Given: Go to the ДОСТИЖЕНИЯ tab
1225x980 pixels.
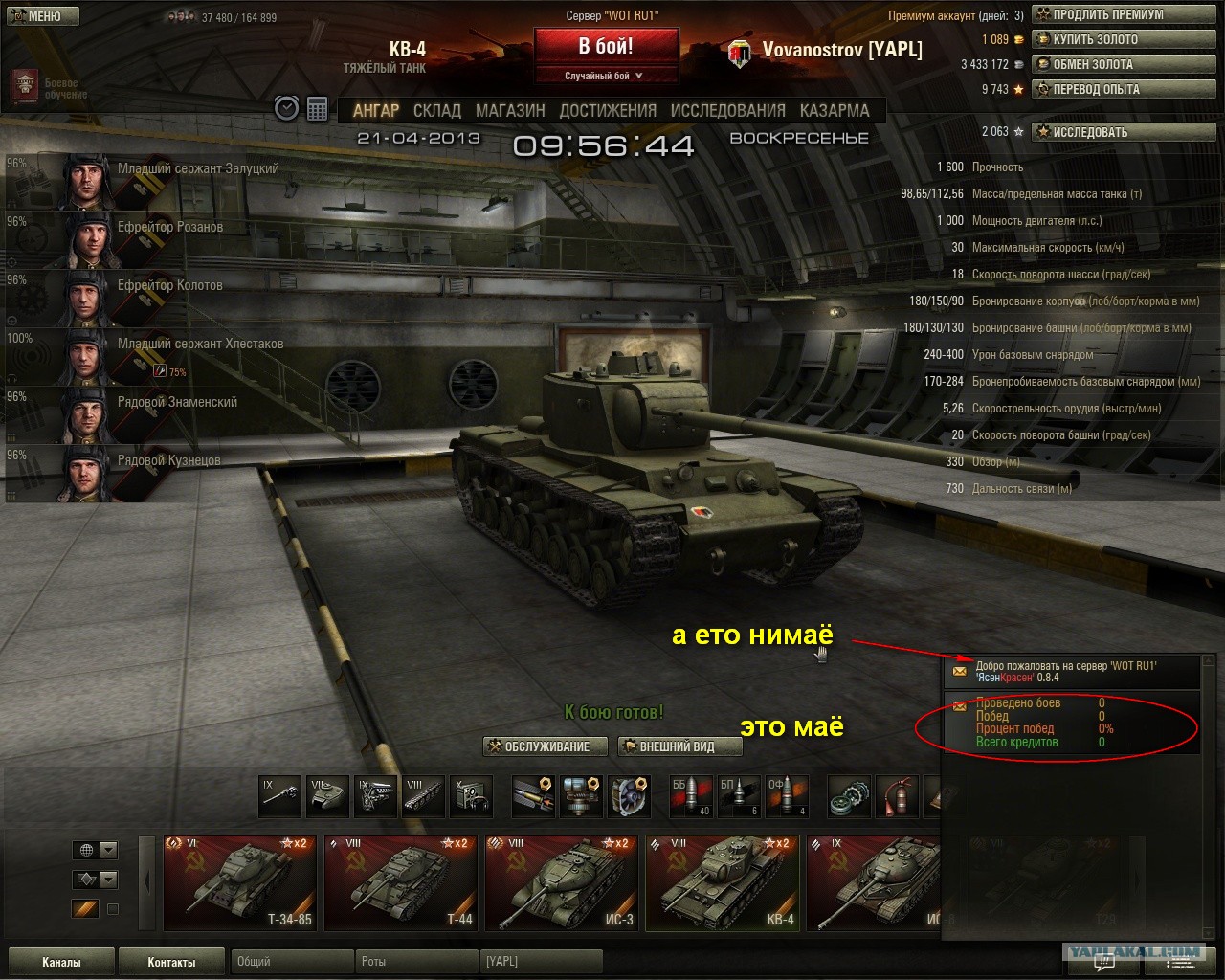Looking at the screenshot, I should pos(608,111).
